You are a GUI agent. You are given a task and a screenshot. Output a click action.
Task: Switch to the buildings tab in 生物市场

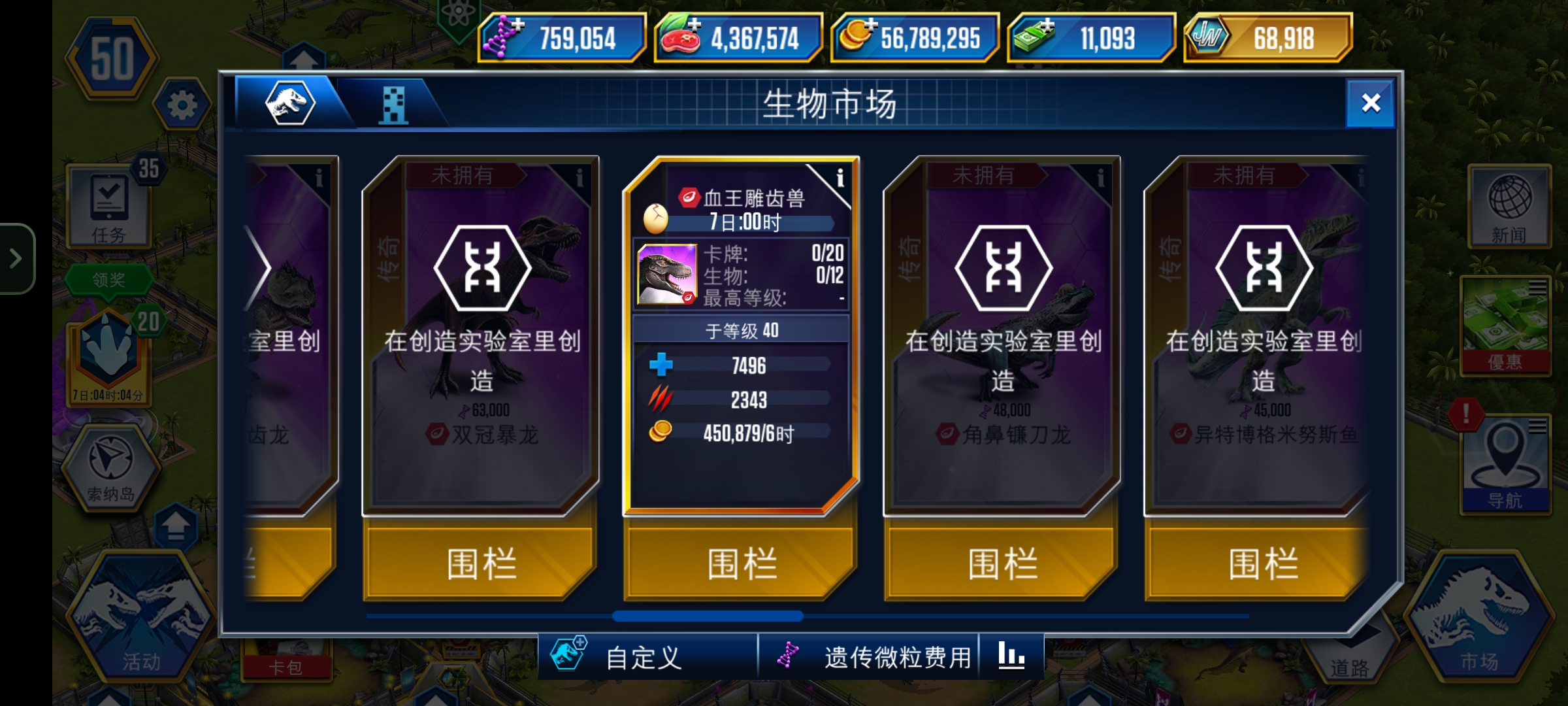point(393,105)
